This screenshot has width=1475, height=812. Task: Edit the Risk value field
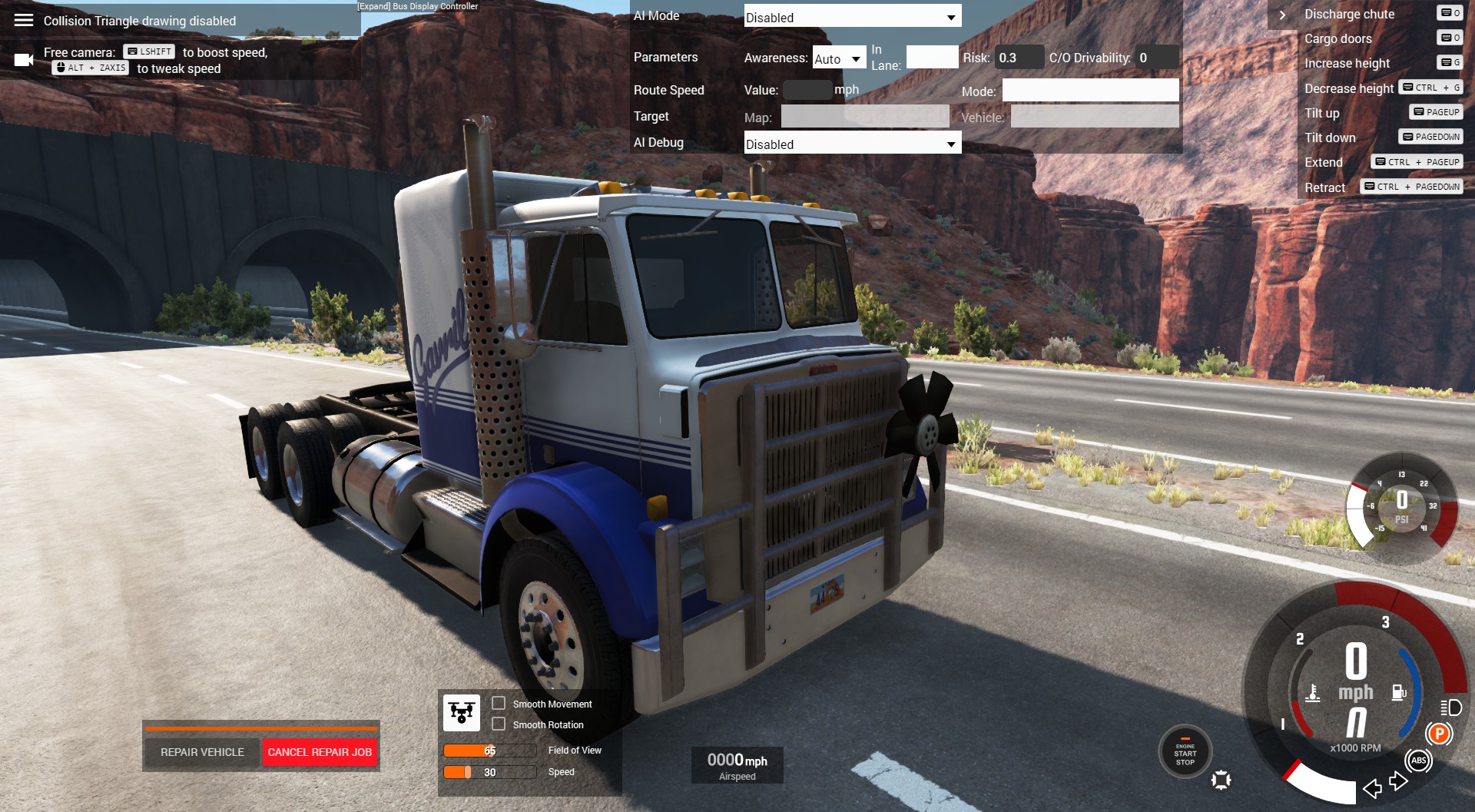1019,58
